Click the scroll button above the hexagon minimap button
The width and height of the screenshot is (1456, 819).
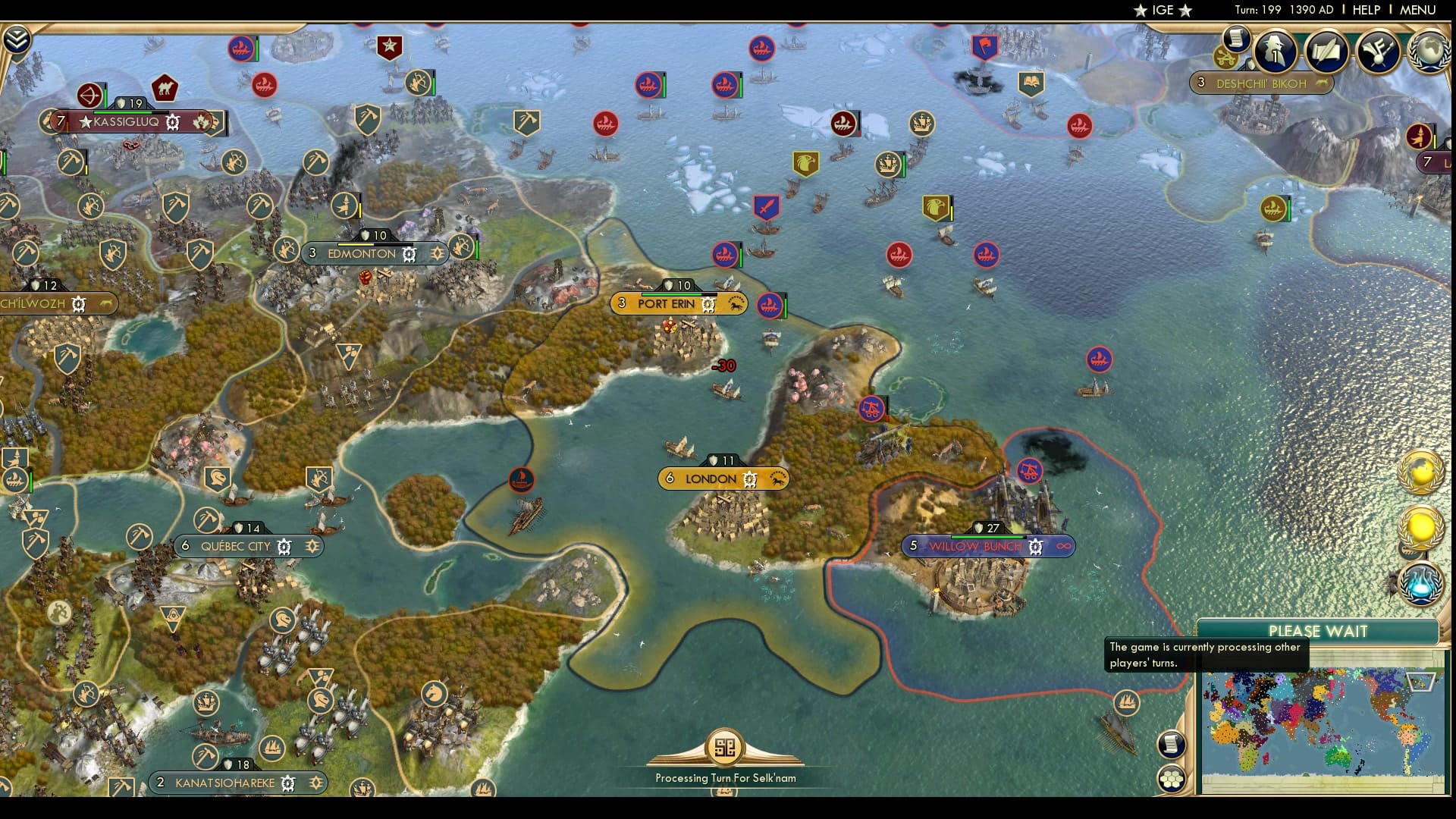coord(1172,745)
